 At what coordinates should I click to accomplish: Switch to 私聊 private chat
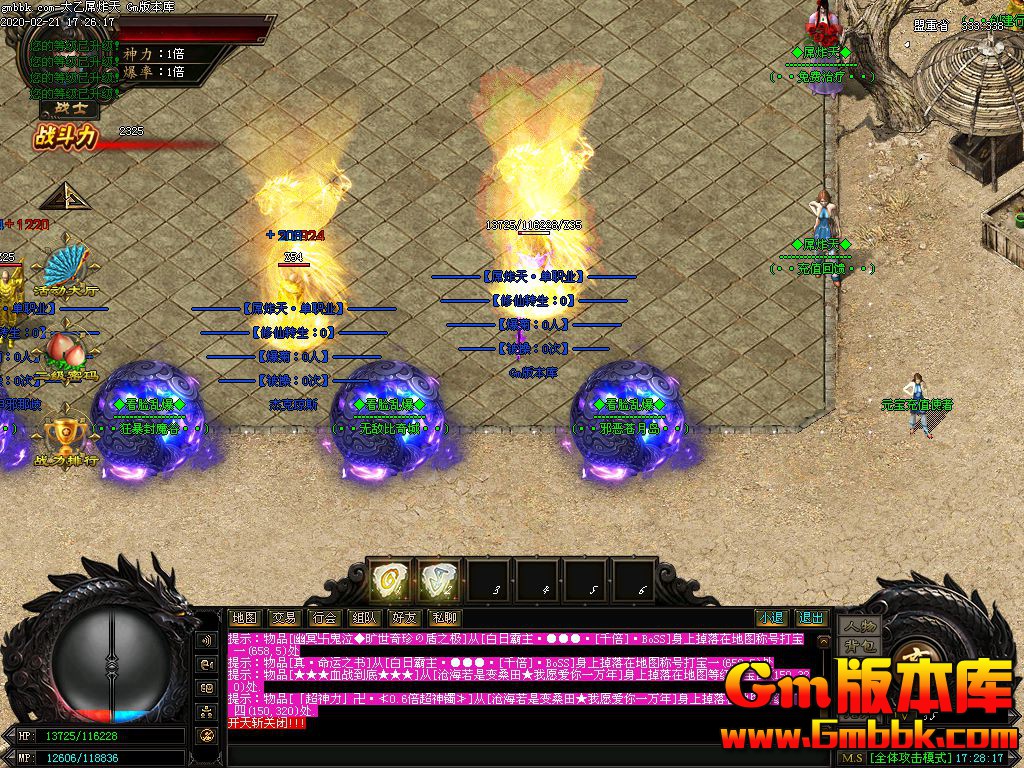(x=443, y=618)
